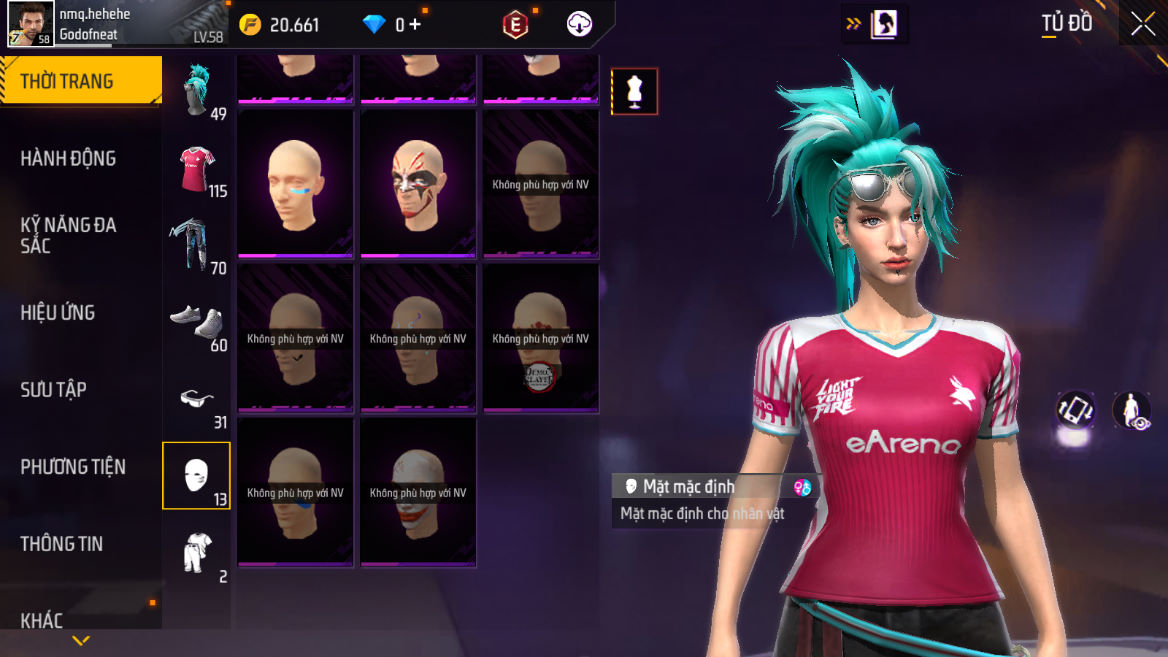Open the pants subcategory with 70 items
This screenshot has height=657, width=1168.
click(x=197, y=246)
